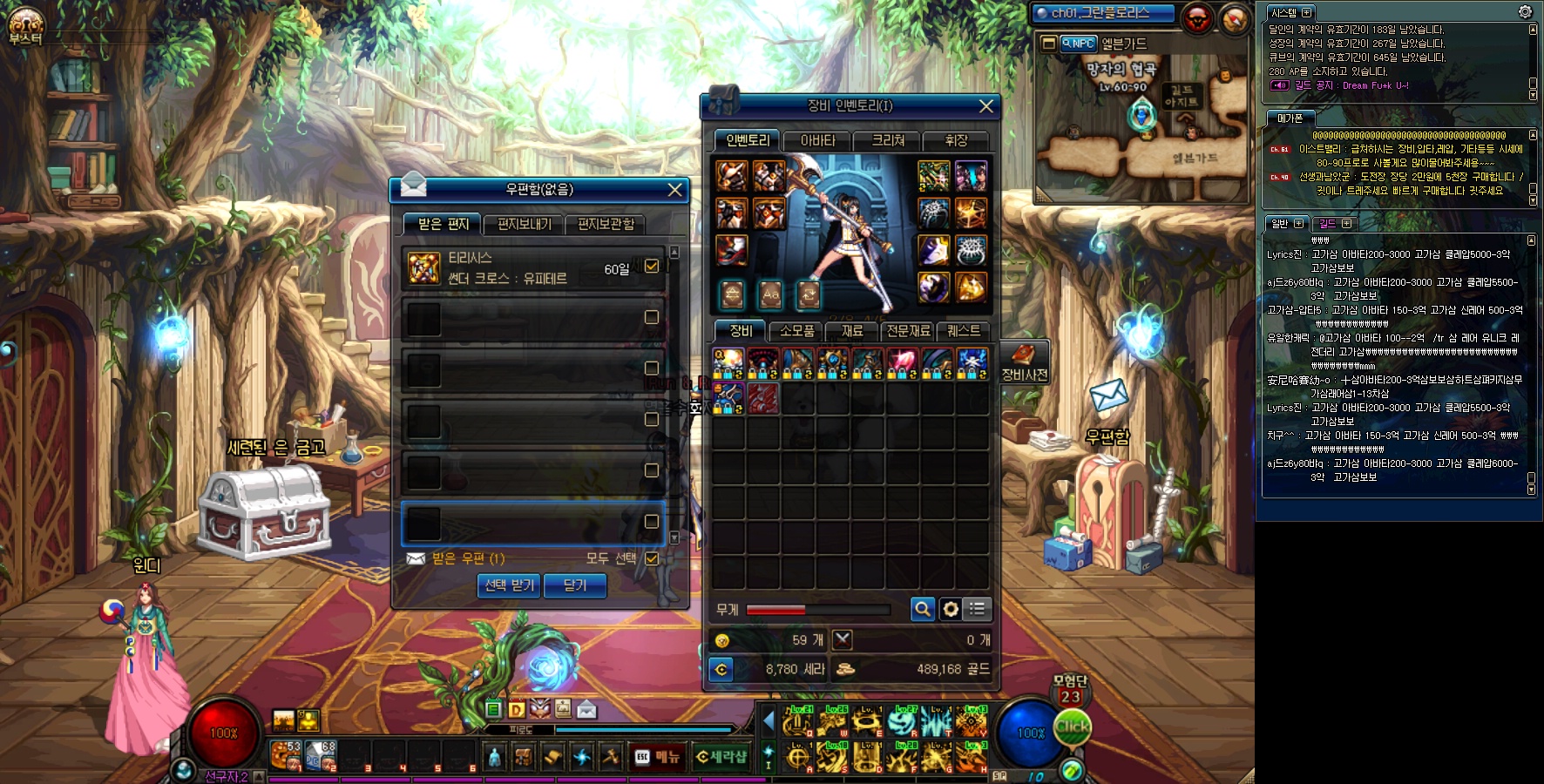Close the mailbox window
Viewport: 1544px width, 784px height.
coord(674,190)
